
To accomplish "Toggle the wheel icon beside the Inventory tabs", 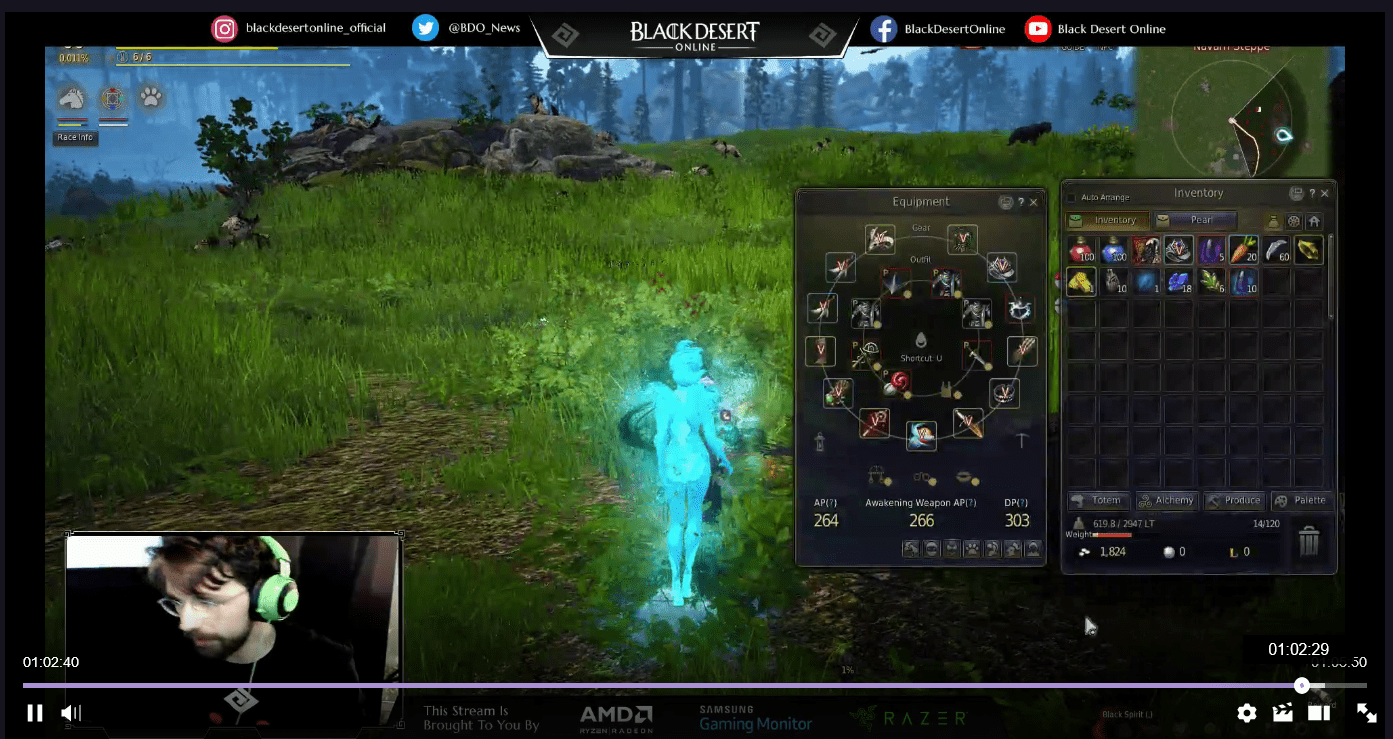I will coord(1294,221).
